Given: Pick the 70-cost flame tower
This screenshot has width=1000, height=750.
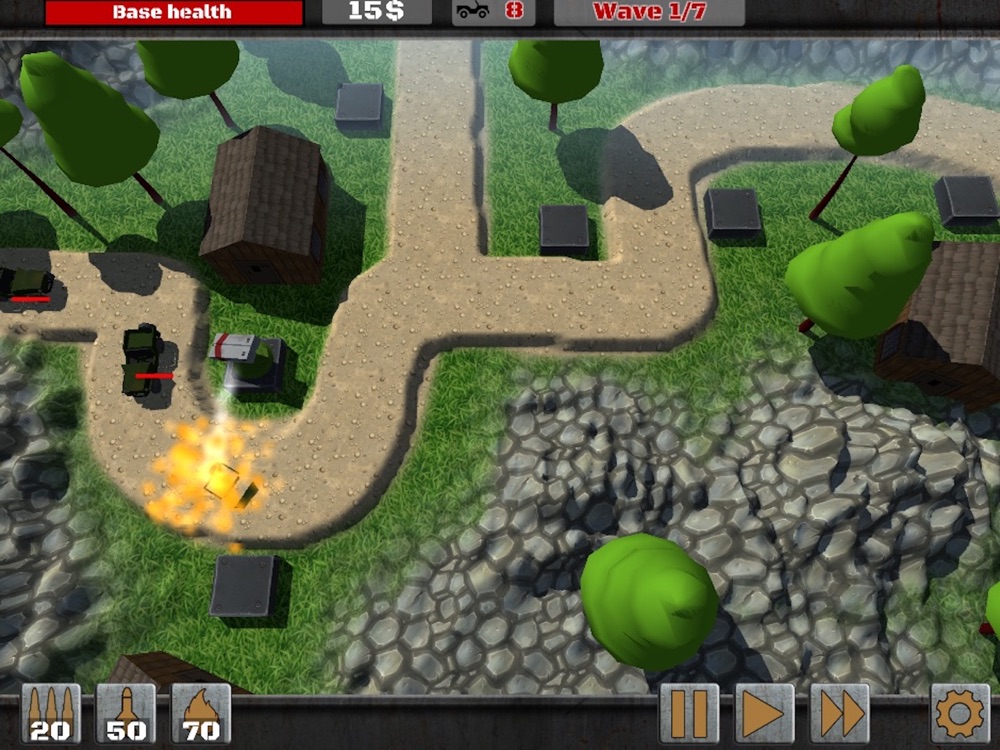Looking at the screenshot, I should pyautogui.click(x=201, y=713).
